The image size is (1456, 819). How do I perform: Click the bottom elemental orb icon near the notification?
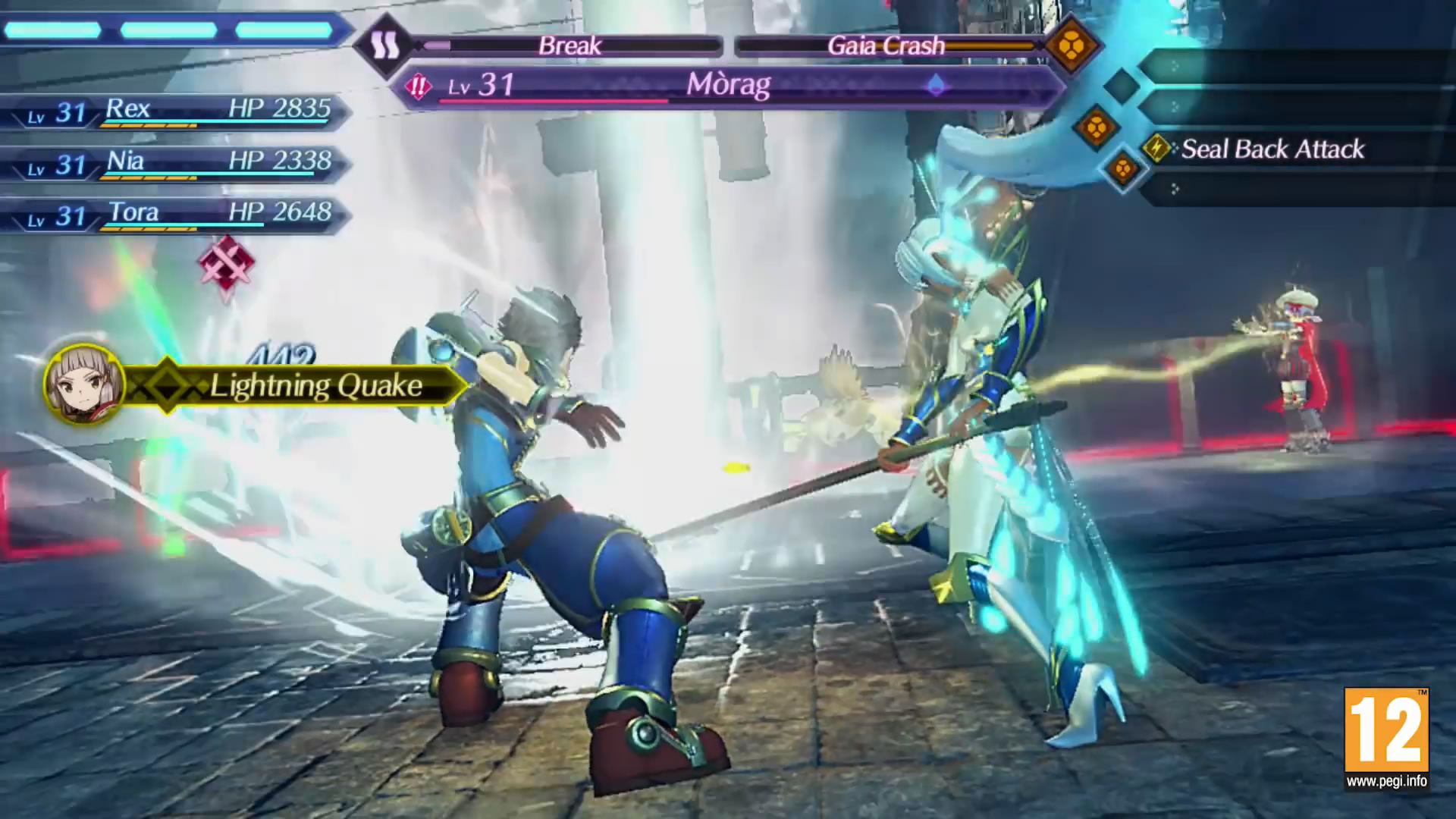(x=1122, y=168)
